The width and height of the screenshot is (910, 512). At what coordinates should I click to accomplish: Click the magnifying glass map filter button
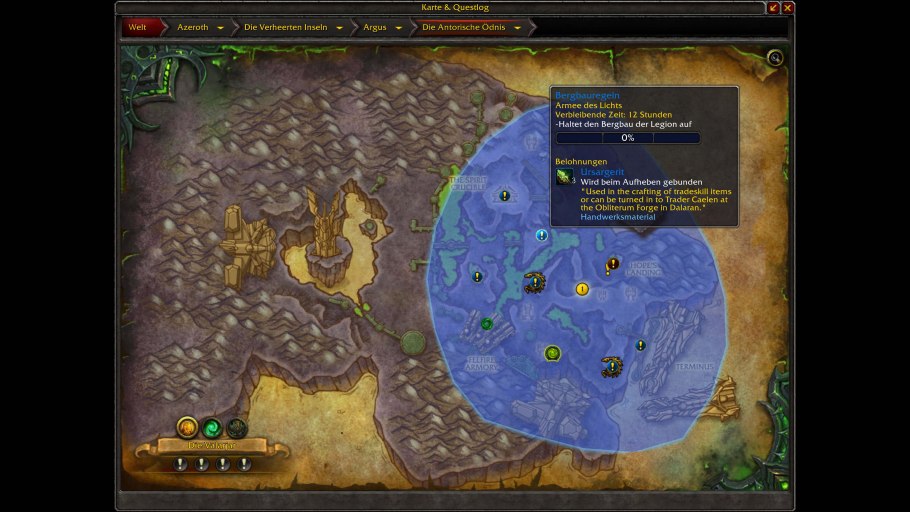(x=775, y=58)
